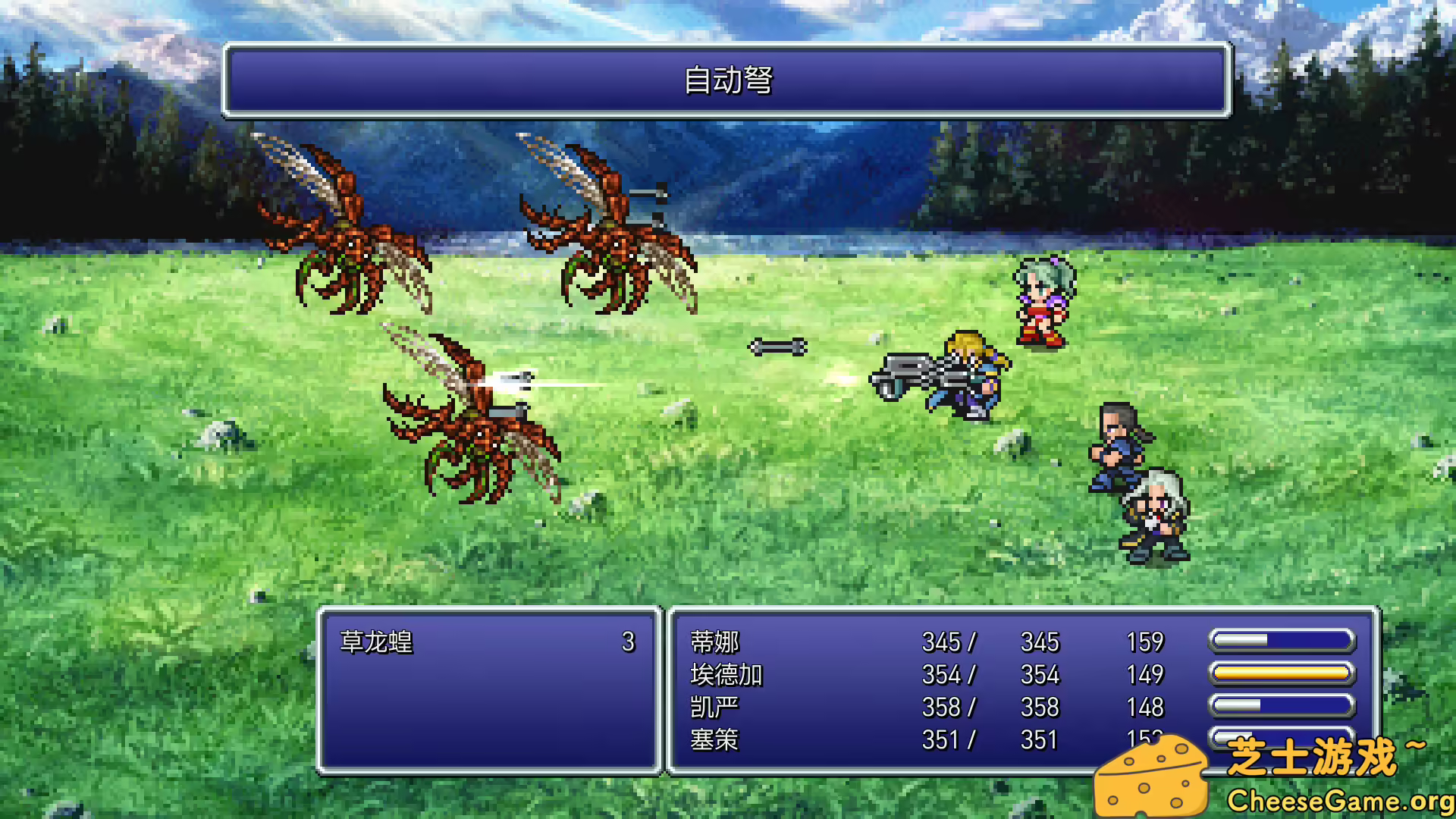Click 埃德加's HP value 354
The height and width of the screenshot is (819, 1456).
tap(943, 674)
